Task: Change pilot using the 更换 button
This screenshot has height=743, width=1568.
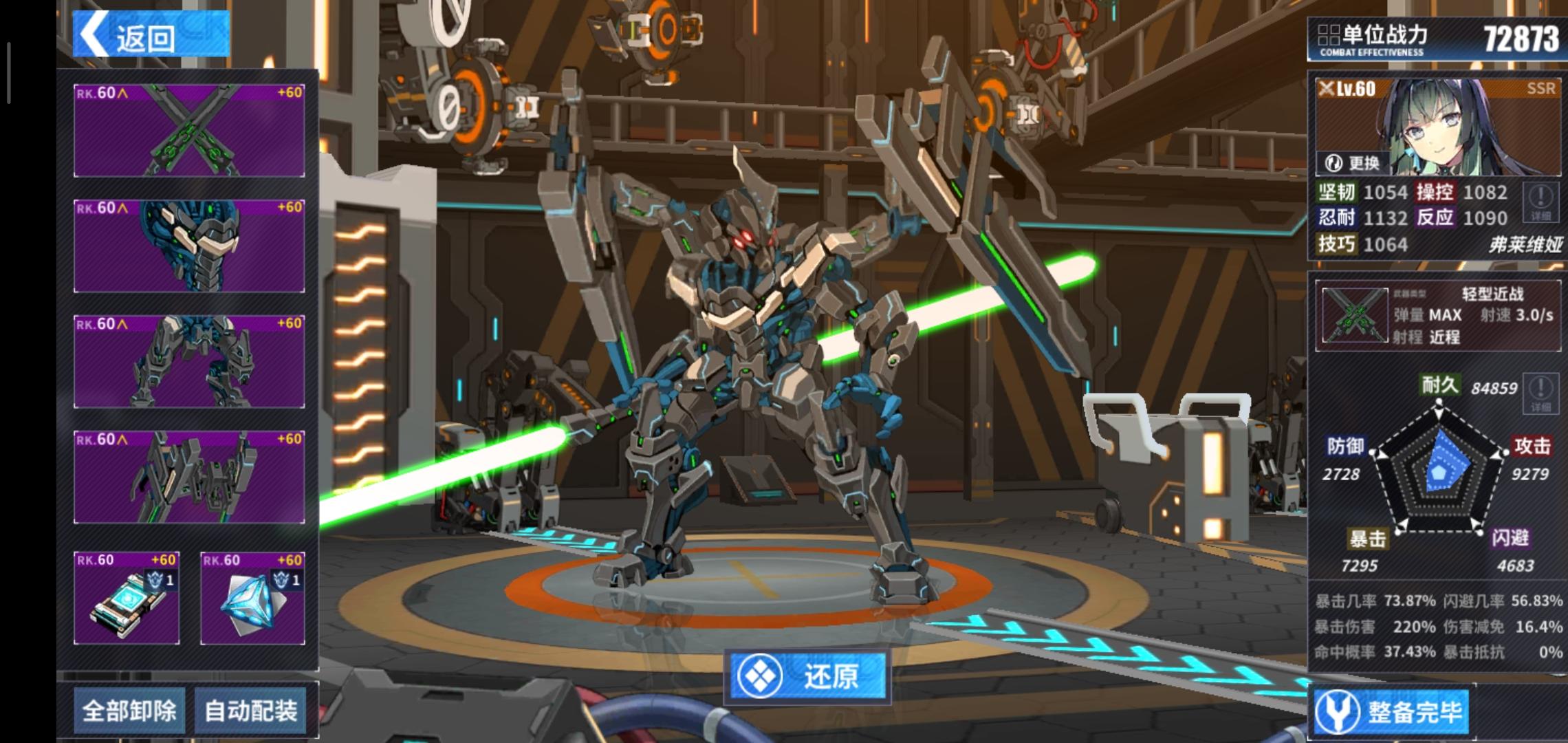Action: pos(1353,163)
